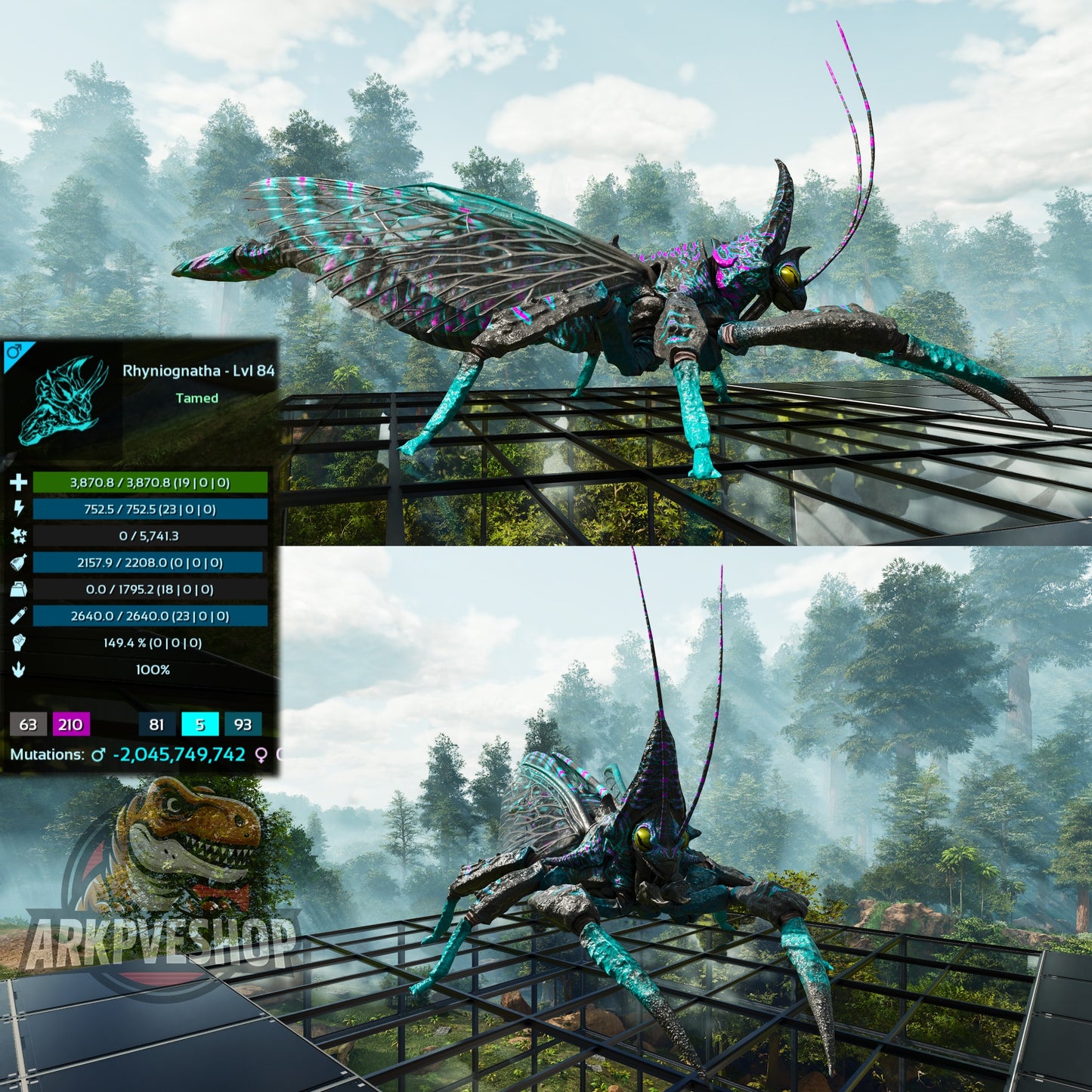
Task: Click the ARKPVESHOP T-rex logo watermark
Action: pyautogui.click(x=162, y=884)
